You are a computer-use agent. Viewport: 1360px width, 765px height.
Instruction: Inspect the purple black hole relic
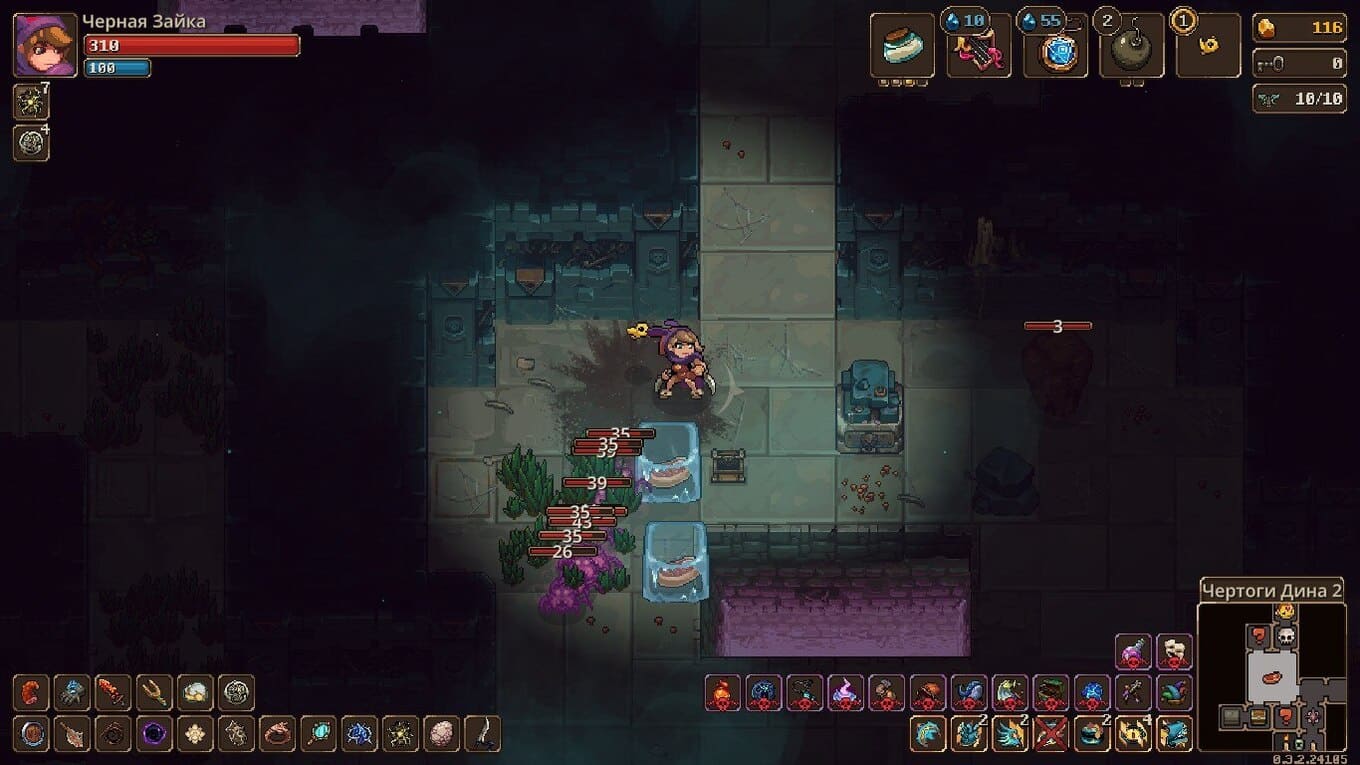coord(154,734)
